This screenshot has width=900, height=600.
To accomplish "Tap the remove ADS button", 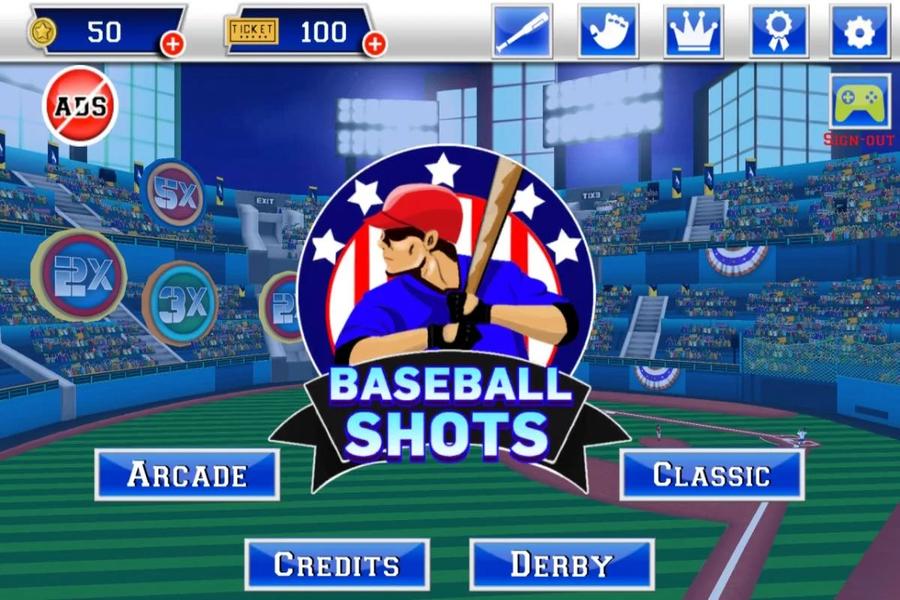I will 80,106.
